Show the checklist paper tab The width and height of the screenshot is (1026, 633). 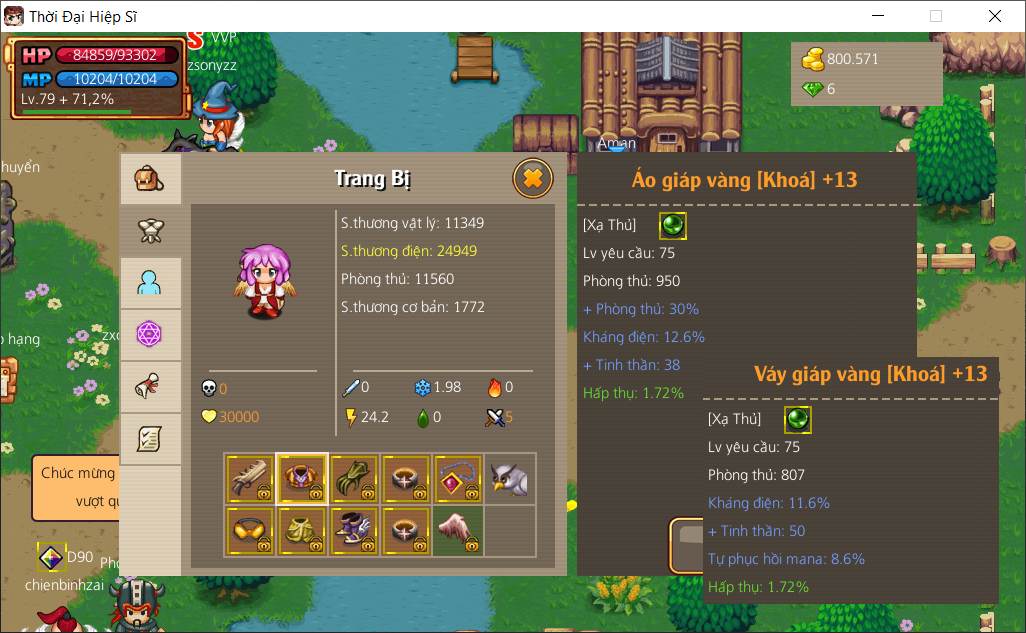[x=150, y=439]
